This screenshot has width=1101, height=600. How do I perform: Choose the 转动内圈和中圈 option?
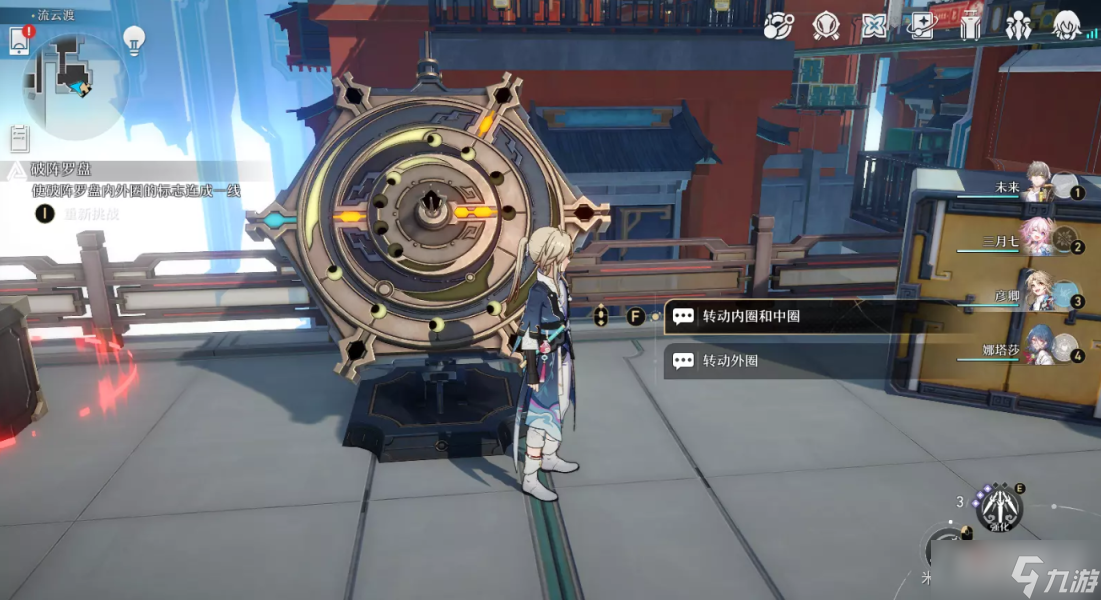(x=750, y=316)
